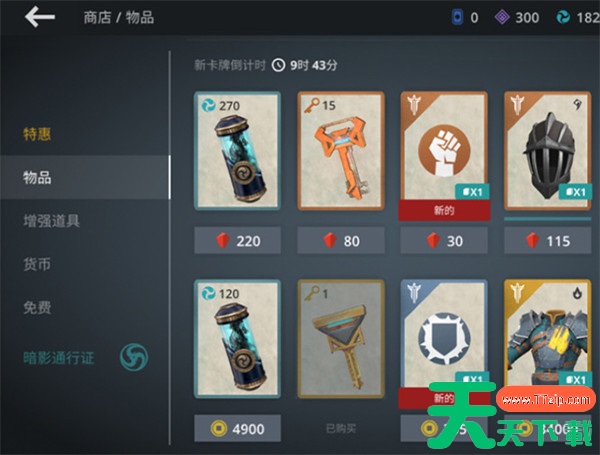Select the 120 shadow energy canister card
Image resolution: width=600 pixels, height=455 pixels.
click(x=237, y=342)
